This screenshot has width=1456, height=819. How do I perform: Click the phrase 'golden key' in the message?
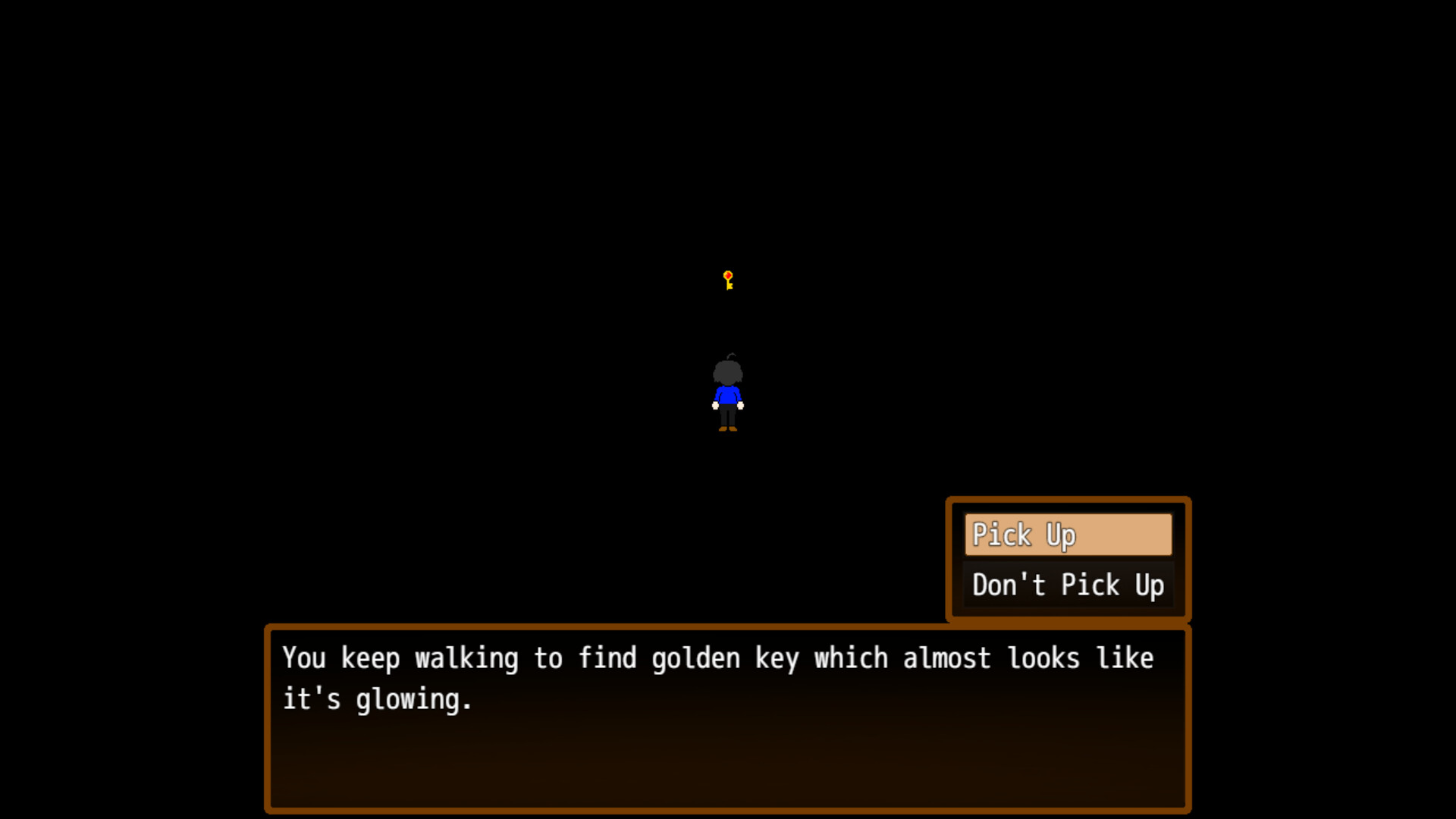point(726,658)
